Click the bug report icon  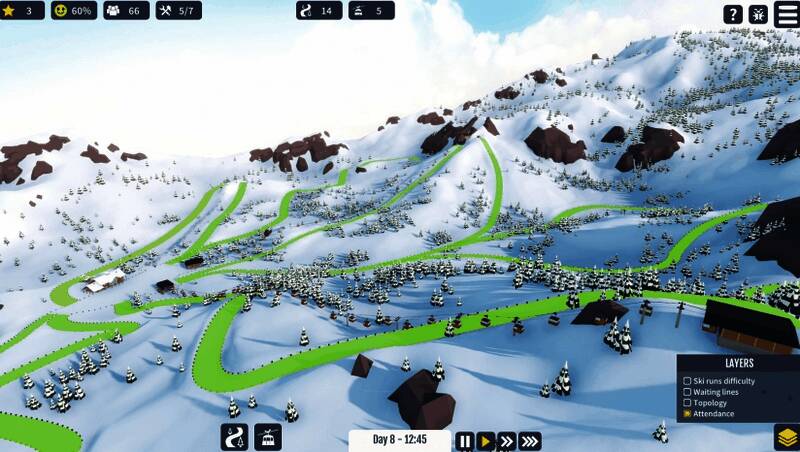click(x=758, y=14)
